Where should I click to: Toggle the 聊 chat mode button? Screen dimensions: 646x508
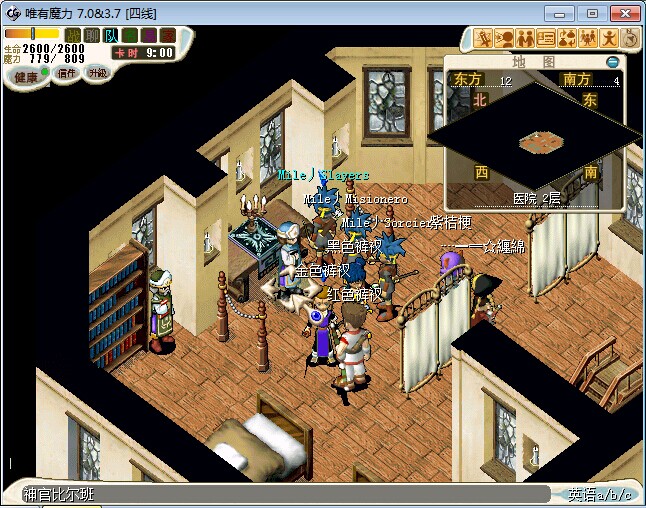click(91, 35)
